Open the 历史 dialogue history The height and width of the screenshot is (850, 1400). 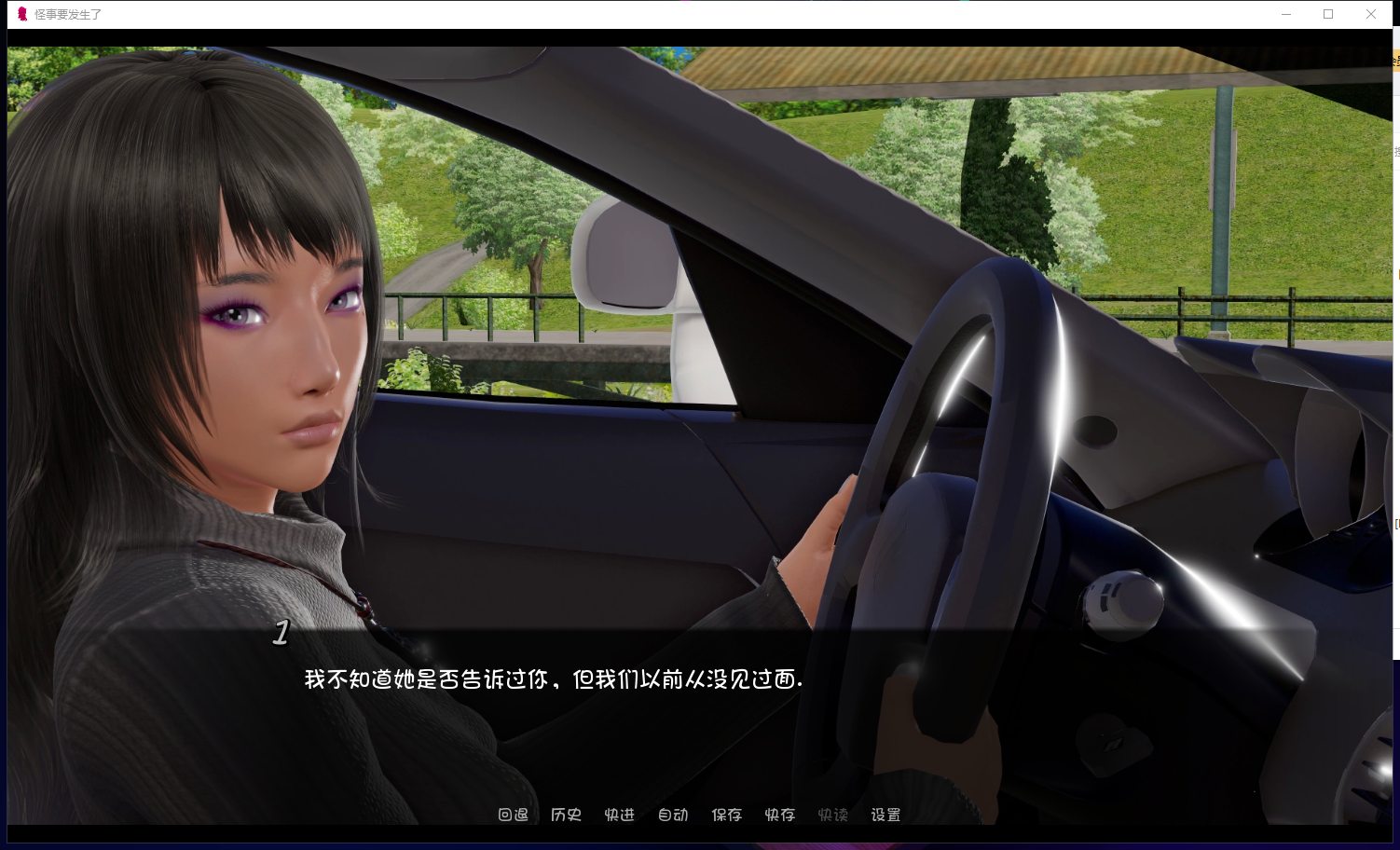[566, 815]
